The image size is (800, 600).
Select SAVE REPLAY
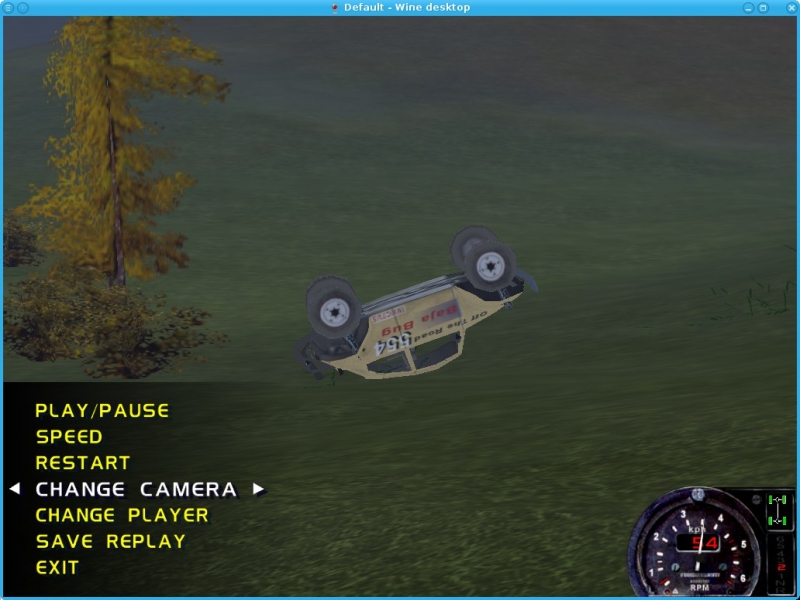(x=111, y=541)
